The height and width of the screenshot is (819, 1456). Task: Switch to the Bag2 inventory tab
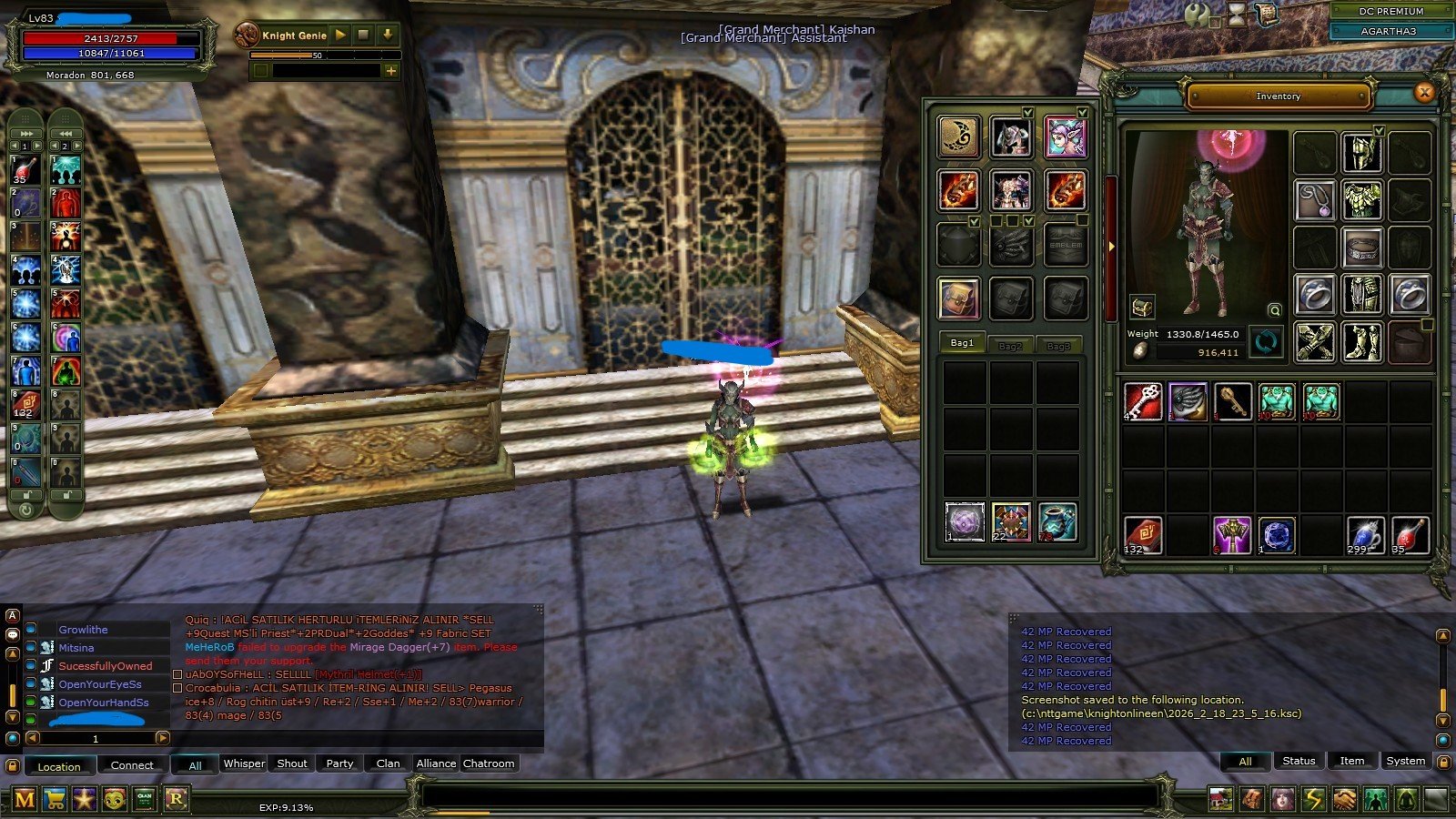(1010, 345)
